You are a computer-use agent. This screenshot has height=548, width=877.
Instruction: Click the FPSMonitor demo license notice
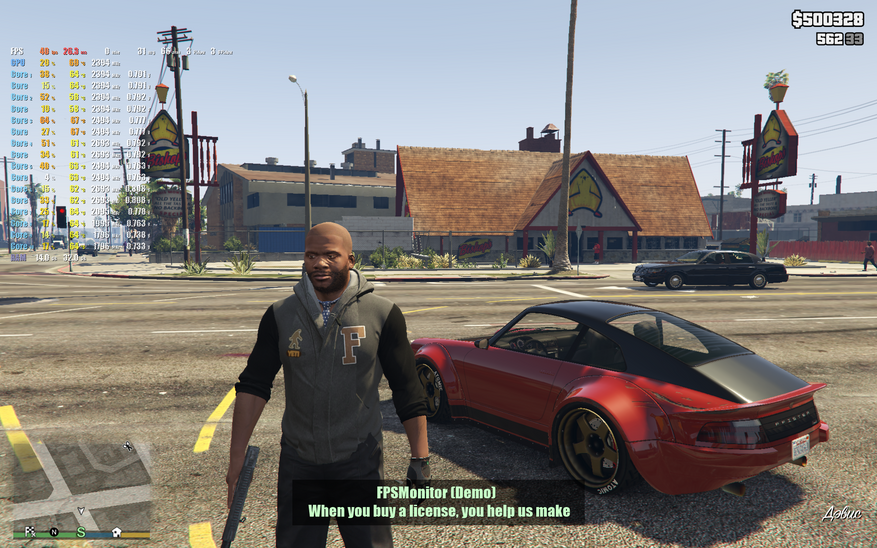click(x=438, y=502)
